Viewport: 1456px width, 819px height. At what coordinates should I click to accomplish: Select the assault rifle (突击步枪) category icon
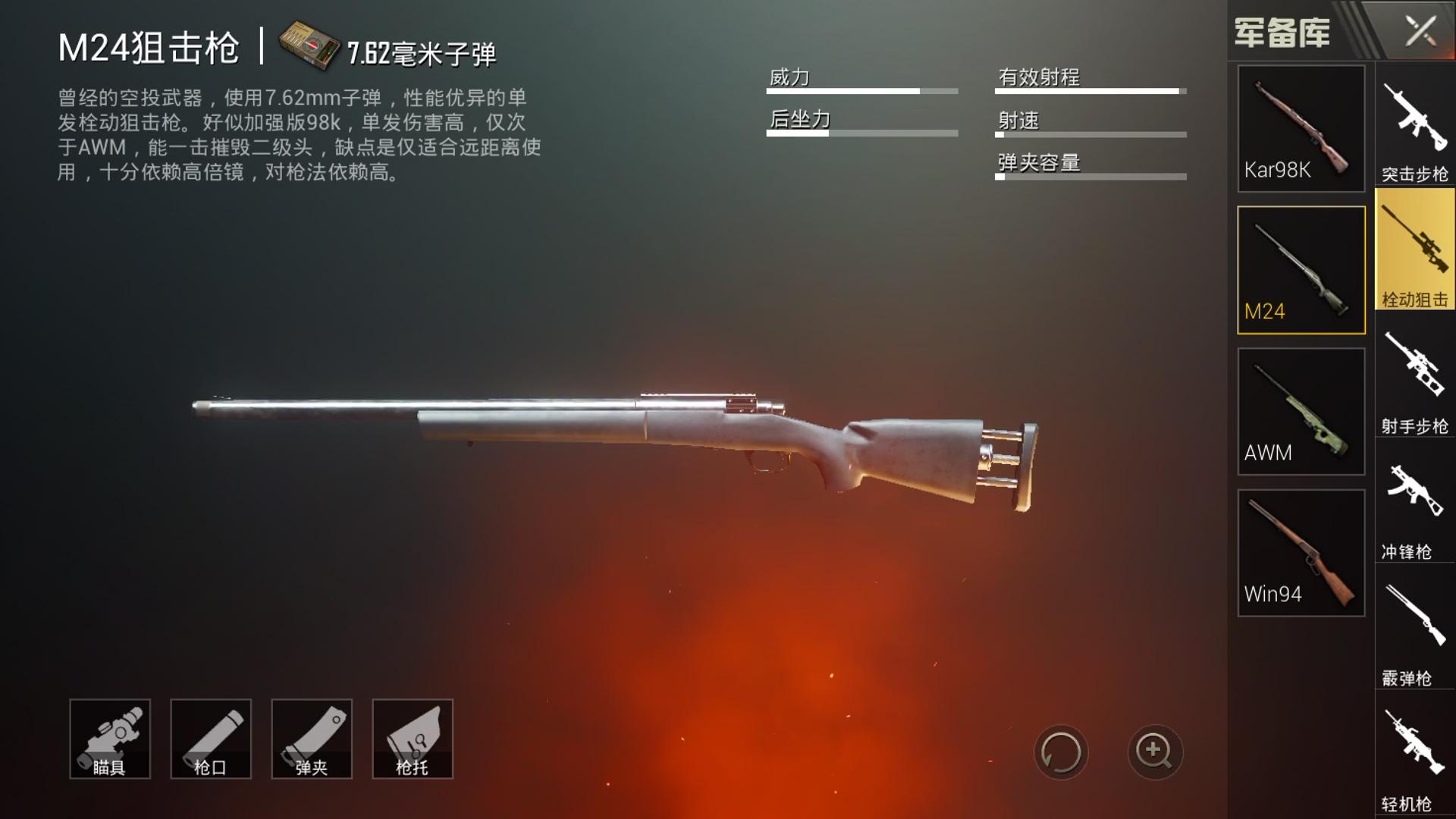[1414, 129]
